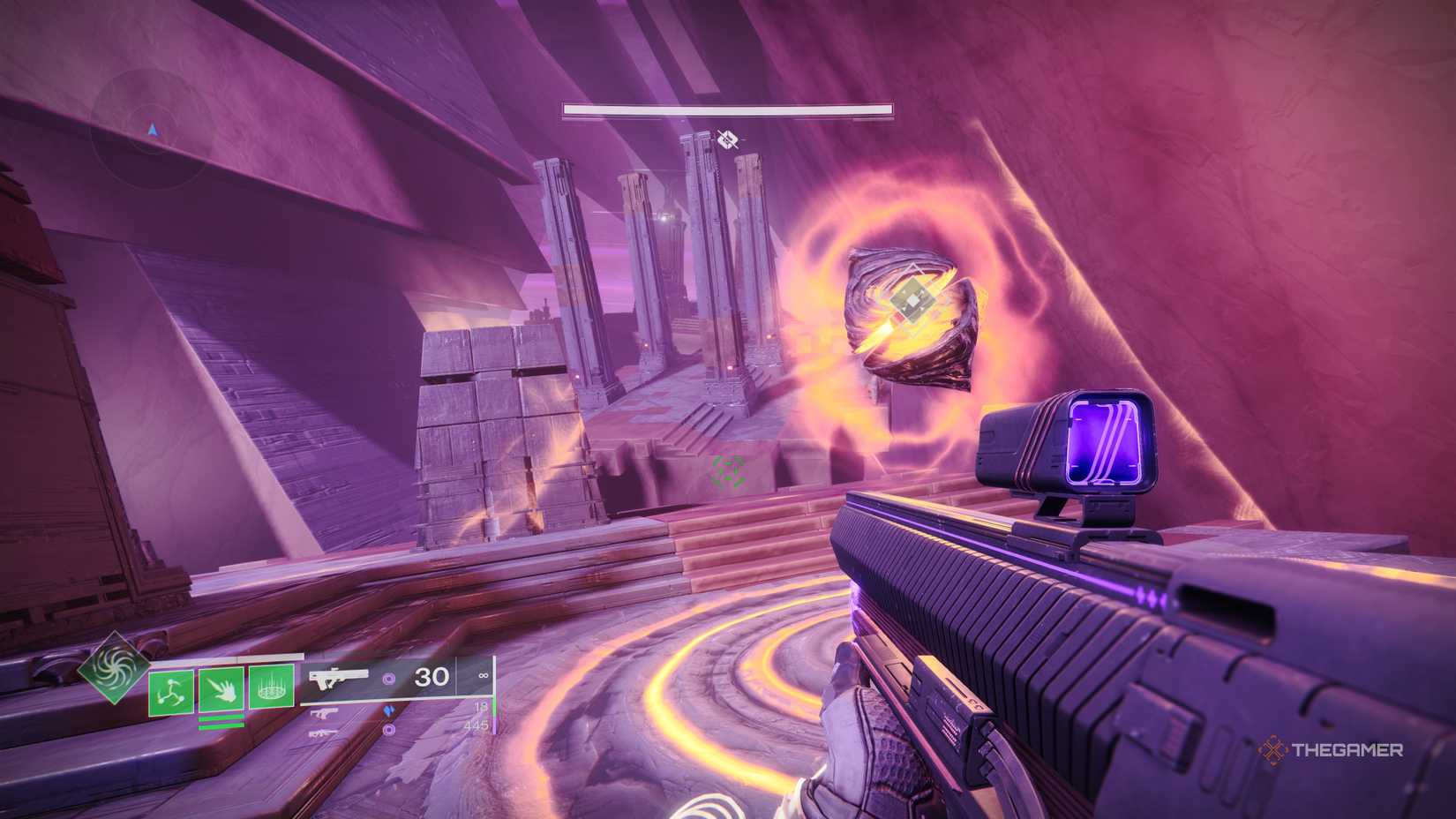The width and height of the screenshot is (1456, 819).
Task: Click the ammo counter showing 30
Action: tap(431, 676)
